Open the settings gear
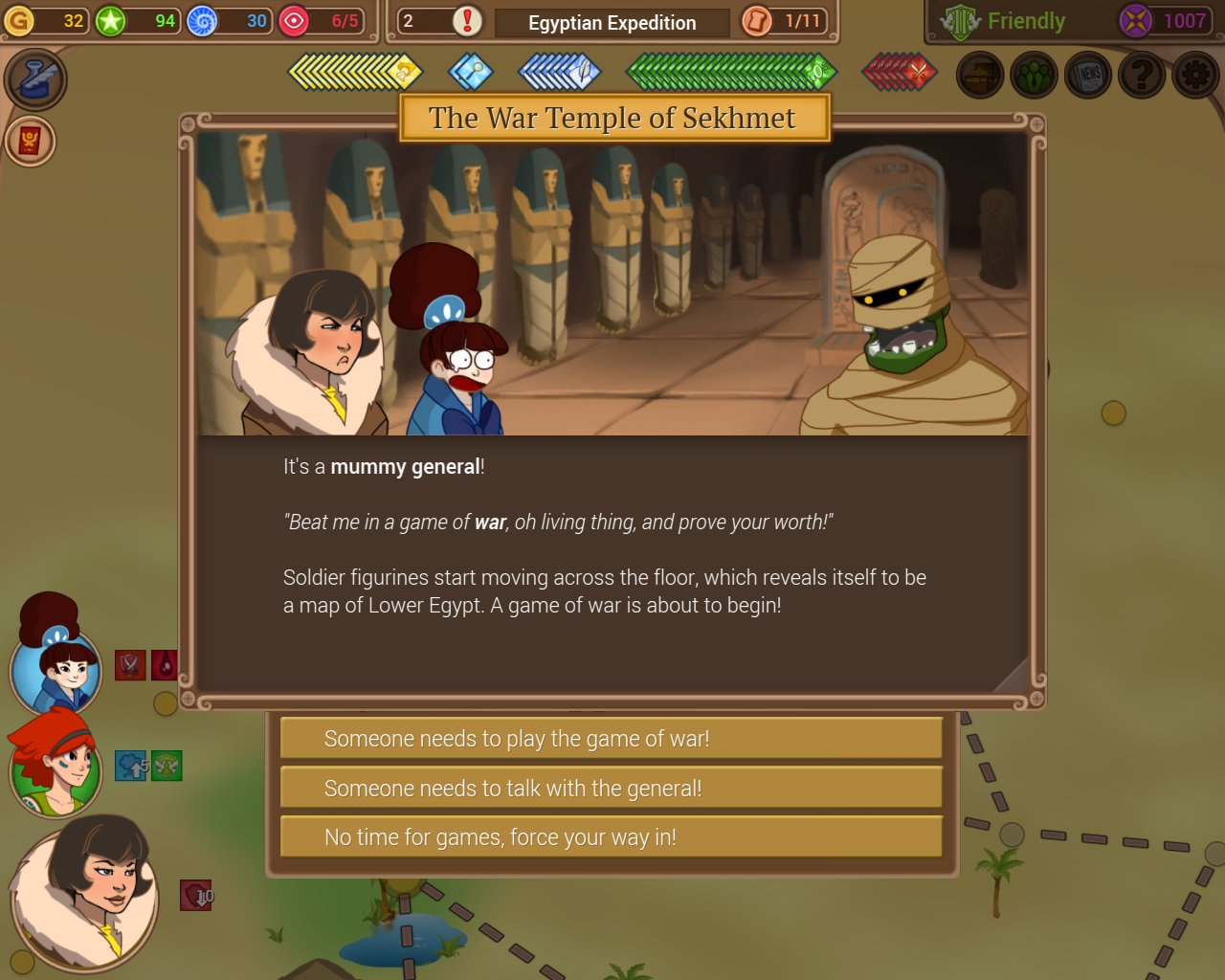This screenshot has width=1225, height=980. click(1194, 74)
